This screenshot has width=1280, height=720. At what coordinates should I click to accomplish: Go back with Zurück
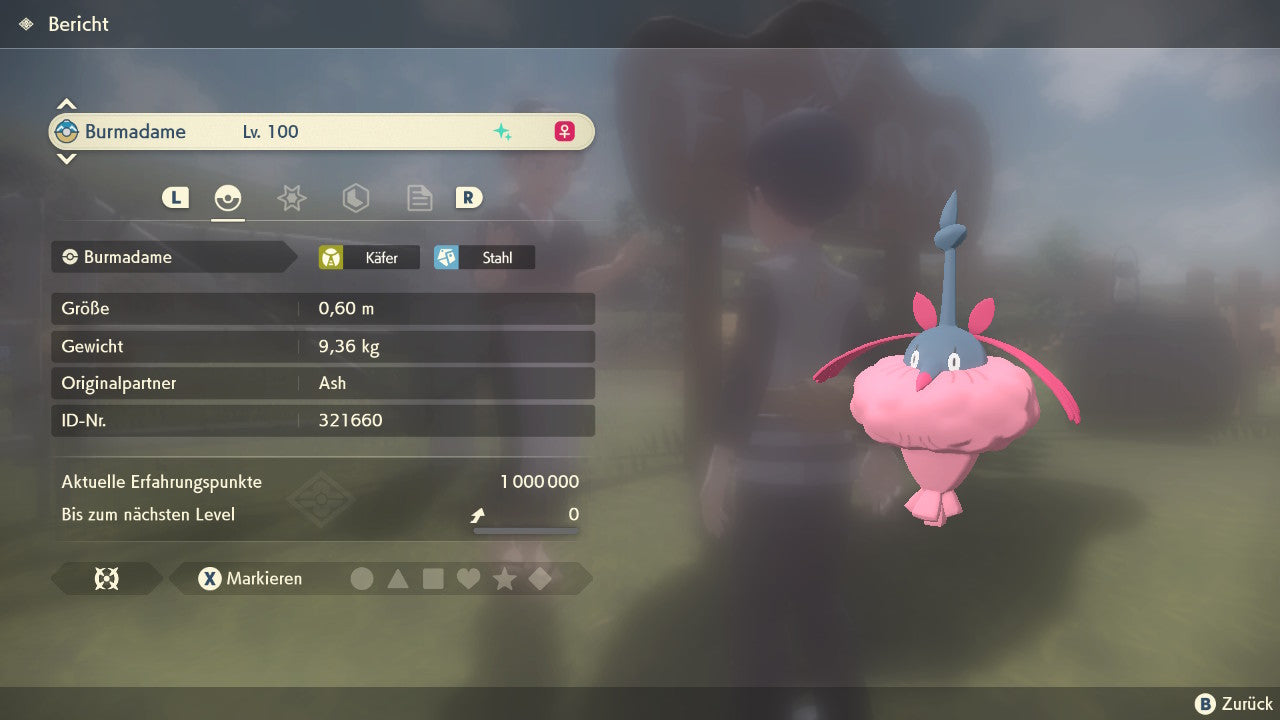pyautogui.click(x=1234, y=704)
